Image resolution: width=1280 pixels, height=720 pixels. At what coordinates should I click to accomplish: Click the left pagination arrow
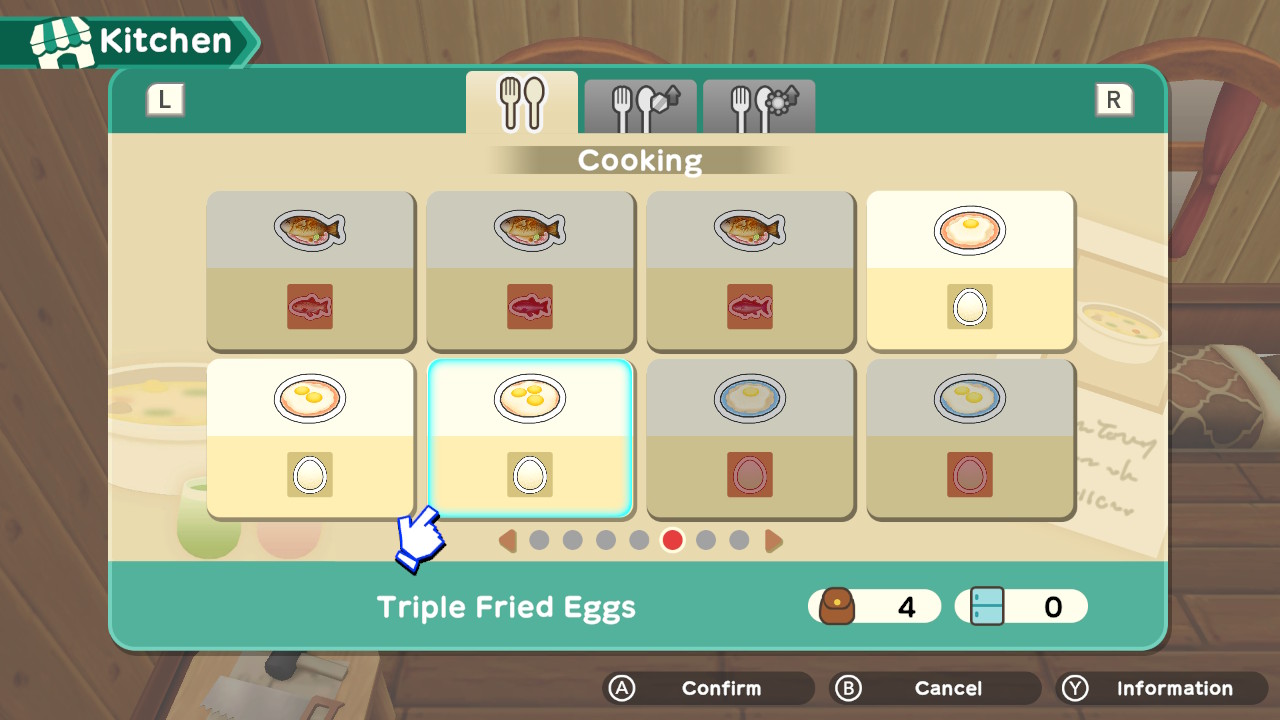click(508, 540)
